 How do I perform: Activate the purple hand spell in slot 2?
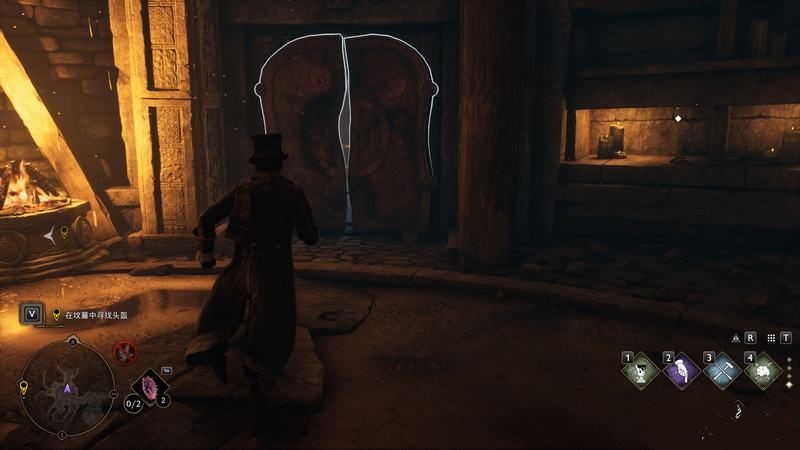[681, 372]
